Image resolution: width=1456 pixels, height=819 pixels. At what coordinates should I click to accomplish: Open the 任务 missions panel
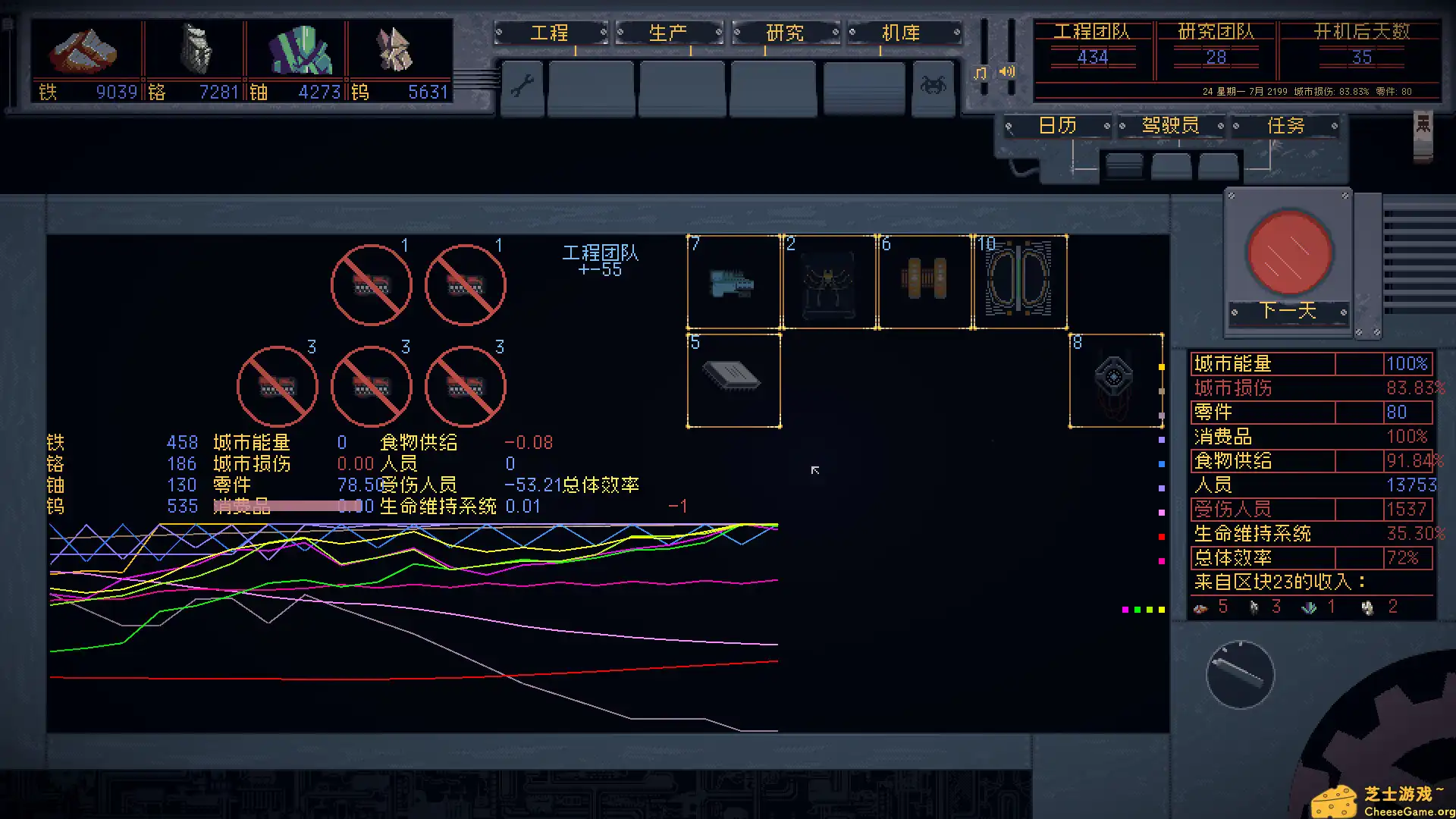[x=1286, y=125]
